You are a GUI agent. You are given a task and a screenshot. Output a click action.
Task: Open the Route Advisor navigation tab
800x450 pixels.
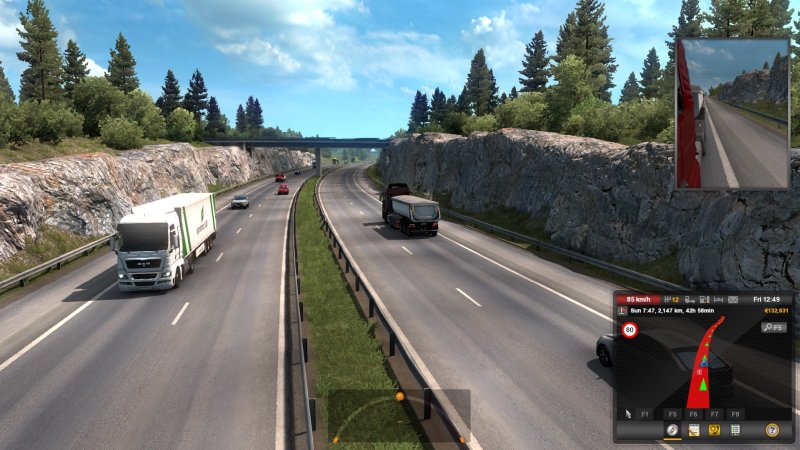click(x=672, y=430)
